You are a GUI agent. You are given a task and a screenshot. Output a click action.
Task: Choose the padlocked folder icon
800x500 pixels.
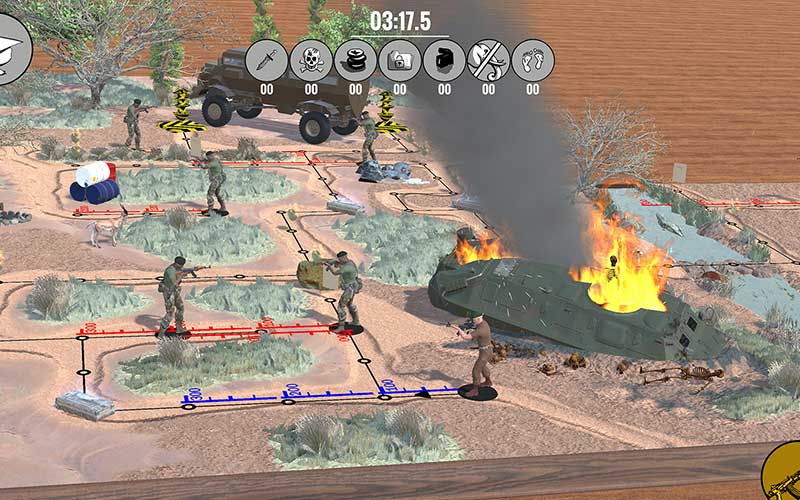(400, 60)
